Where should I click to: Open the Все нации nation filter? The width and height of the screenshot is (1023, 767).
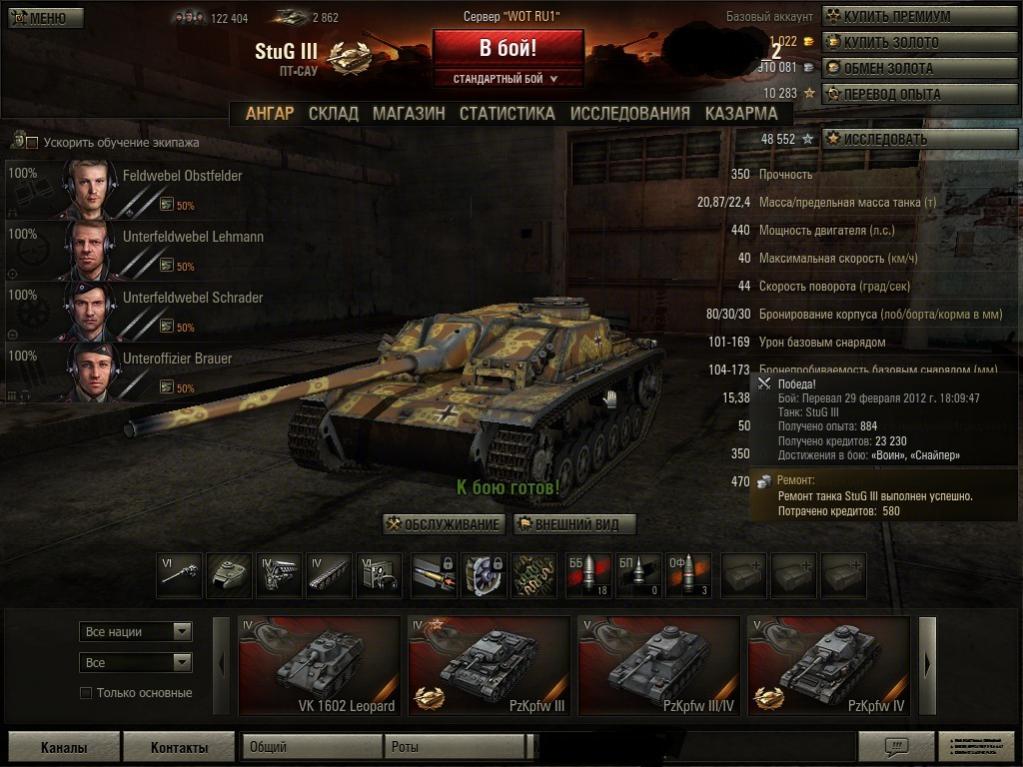coord(135,632)
